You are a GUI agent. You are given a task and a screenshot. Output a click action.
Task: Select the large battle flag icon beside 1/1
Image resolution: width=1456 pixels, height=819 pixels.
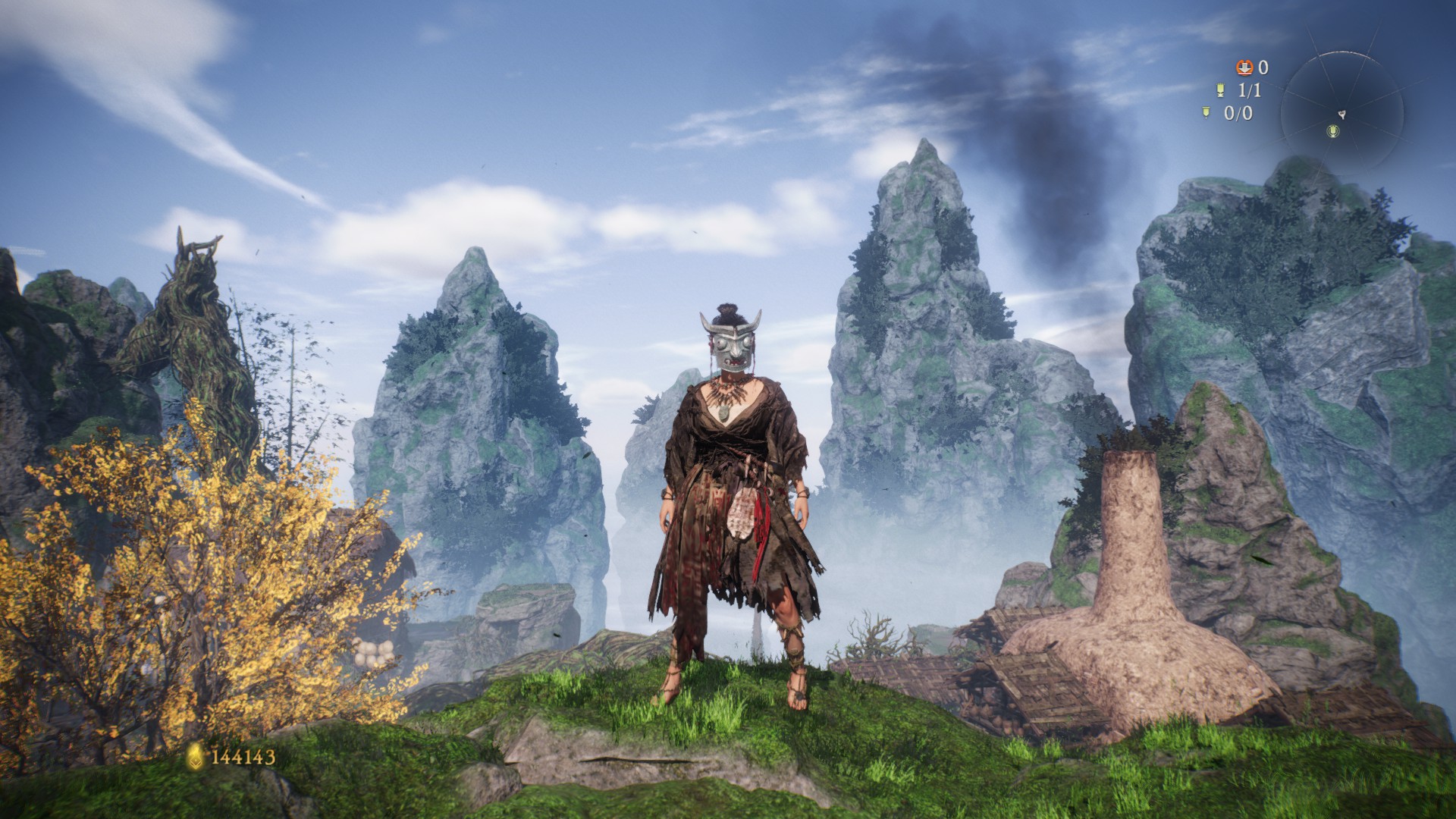(x=1221, y=91)
